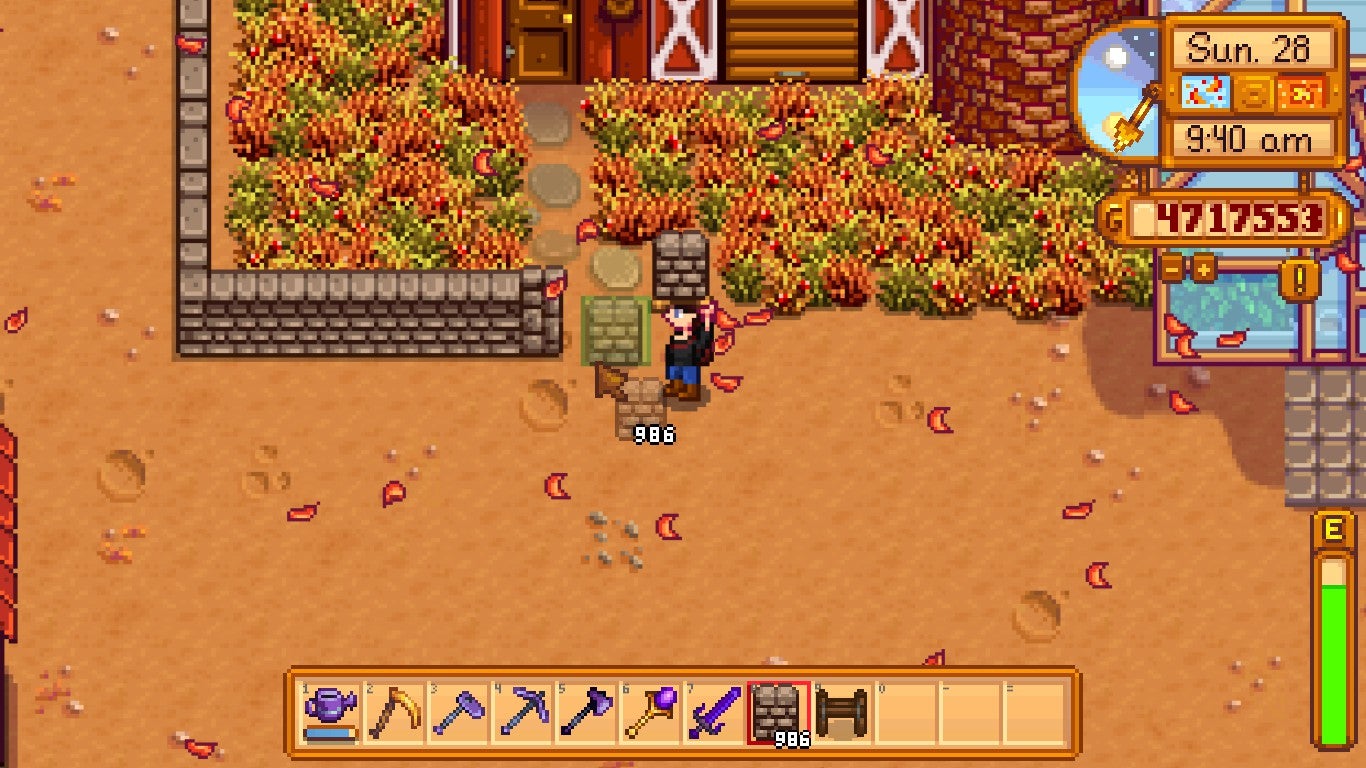
Task: Pick the purple-orb wand slot
Action: pyautogui.click(x=651, y=713)
